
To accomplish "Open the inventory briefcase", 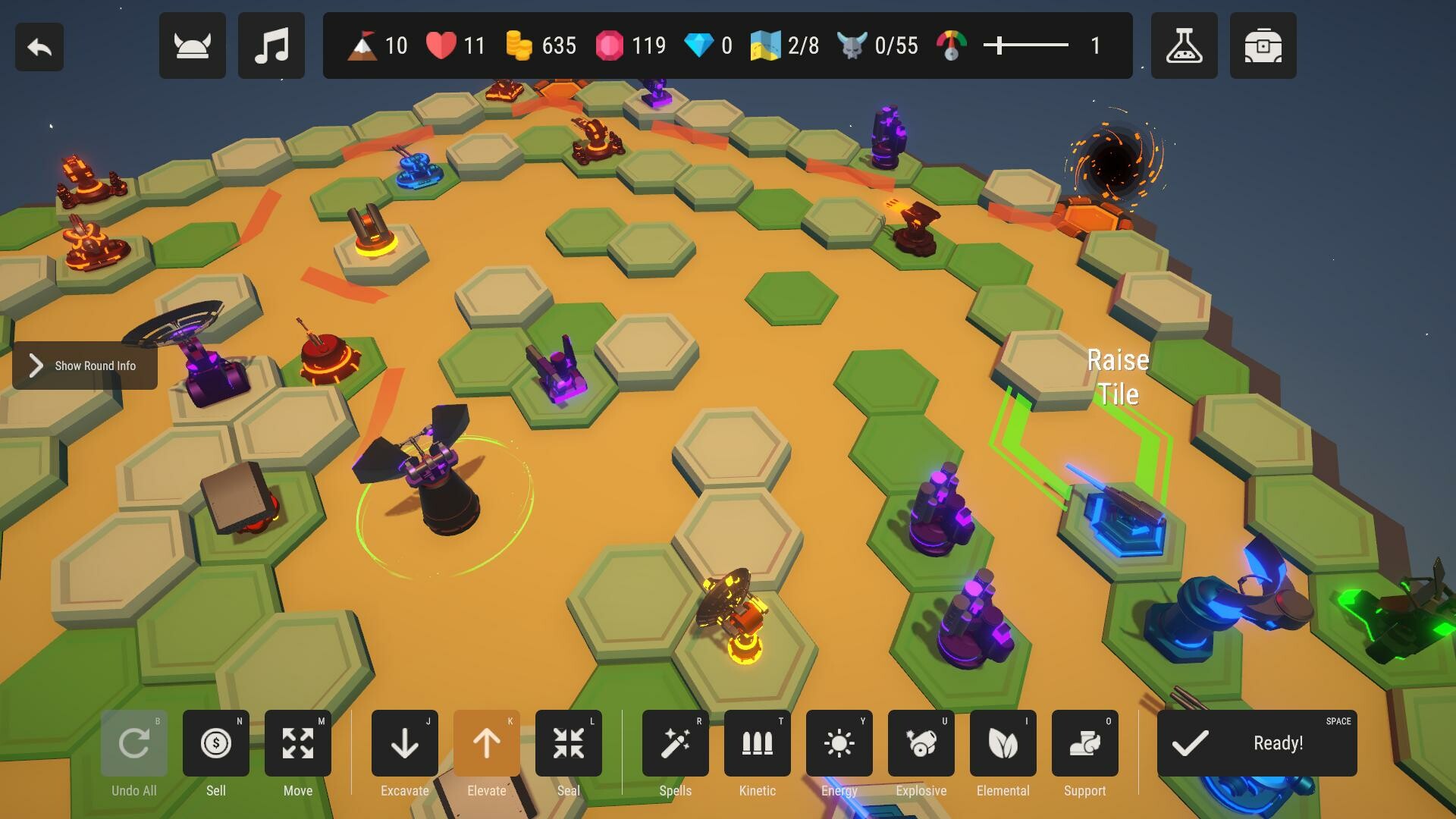I will click(1263, 45).
